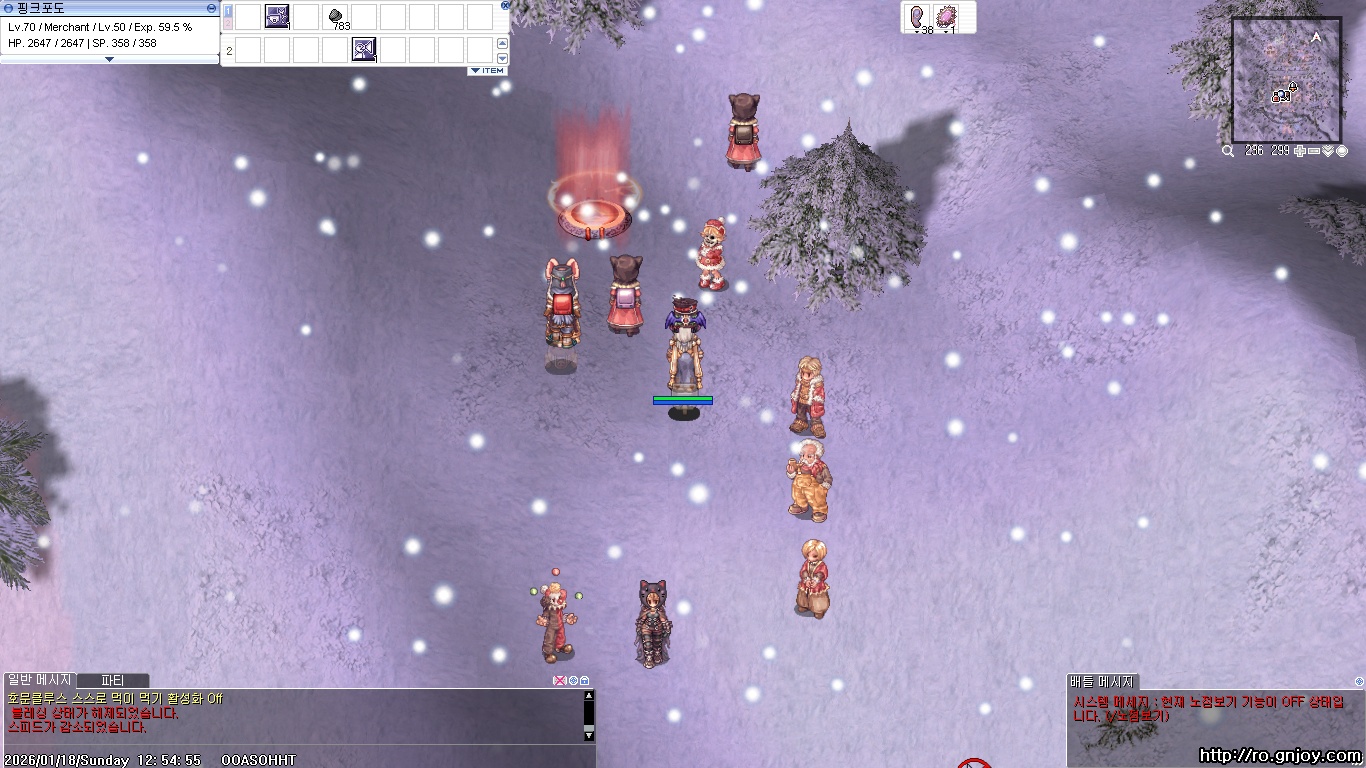Click the magnifier search icon below minimap
Image resolution: width=1366 pixels, height=768 pixels.
(x=1227, y=151)
